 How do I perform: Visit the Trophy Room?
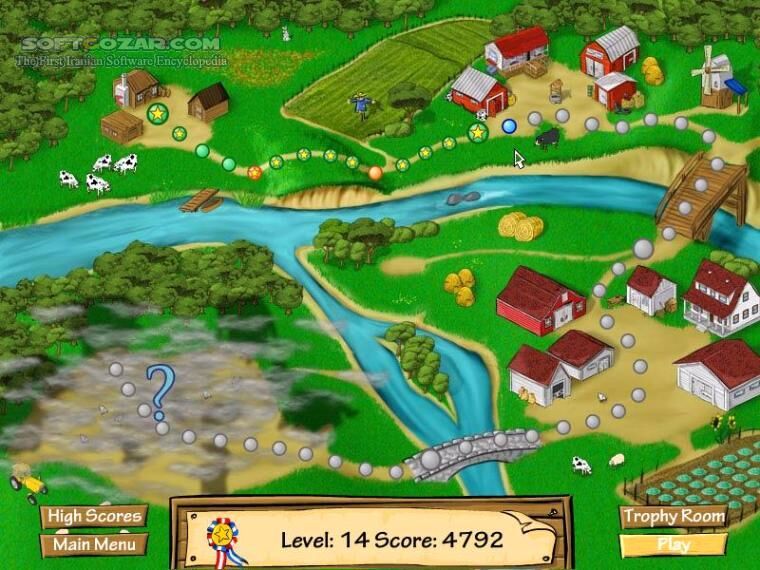673,517
